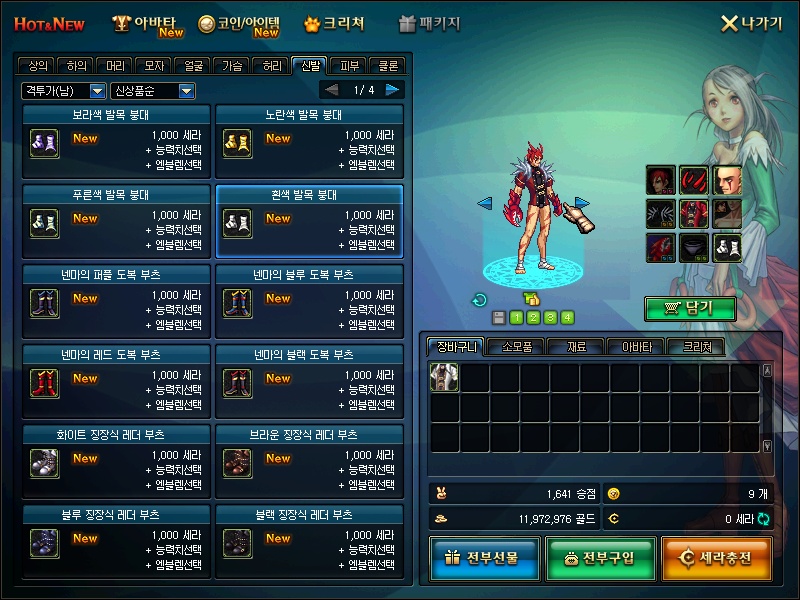Exit the shop with 나가기
800x600 pixels.
click(752, 23)
